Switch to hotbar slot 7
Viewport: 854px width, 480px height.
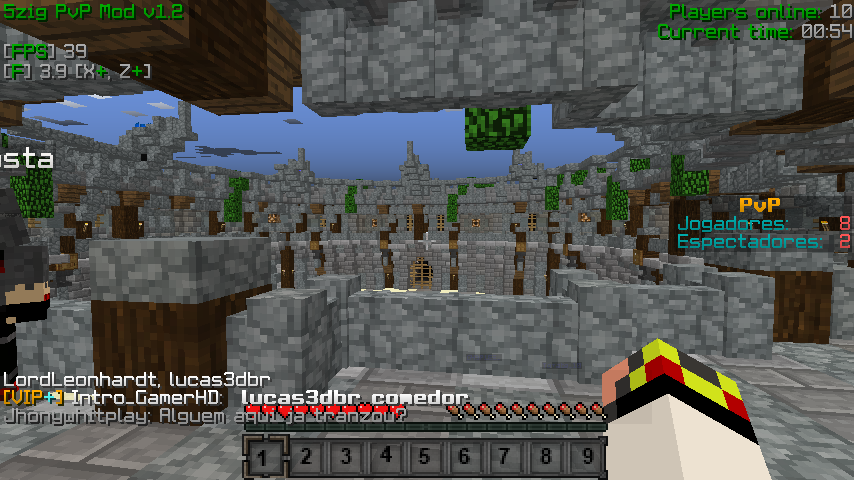pyautogui.click(x=506, y=458)
